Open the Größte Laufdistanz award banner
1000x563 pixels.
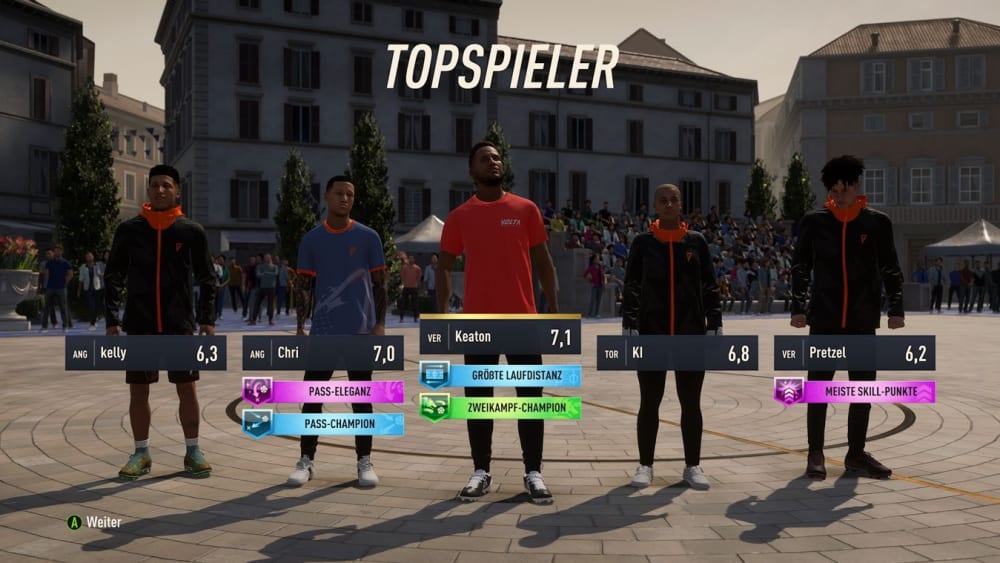[500, 375]
